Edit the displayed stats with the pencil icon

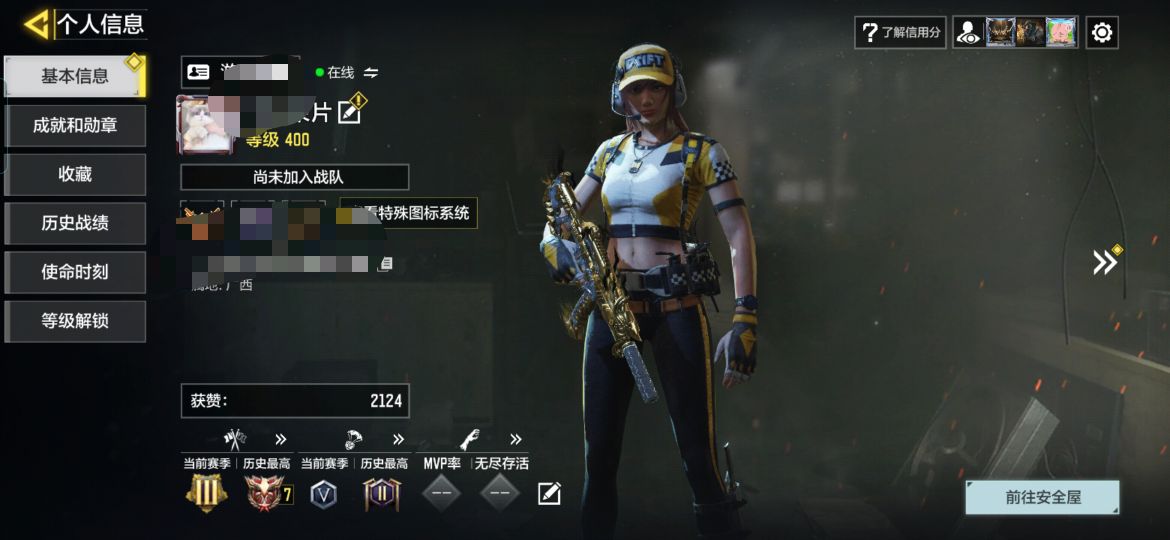coord(549,493)
